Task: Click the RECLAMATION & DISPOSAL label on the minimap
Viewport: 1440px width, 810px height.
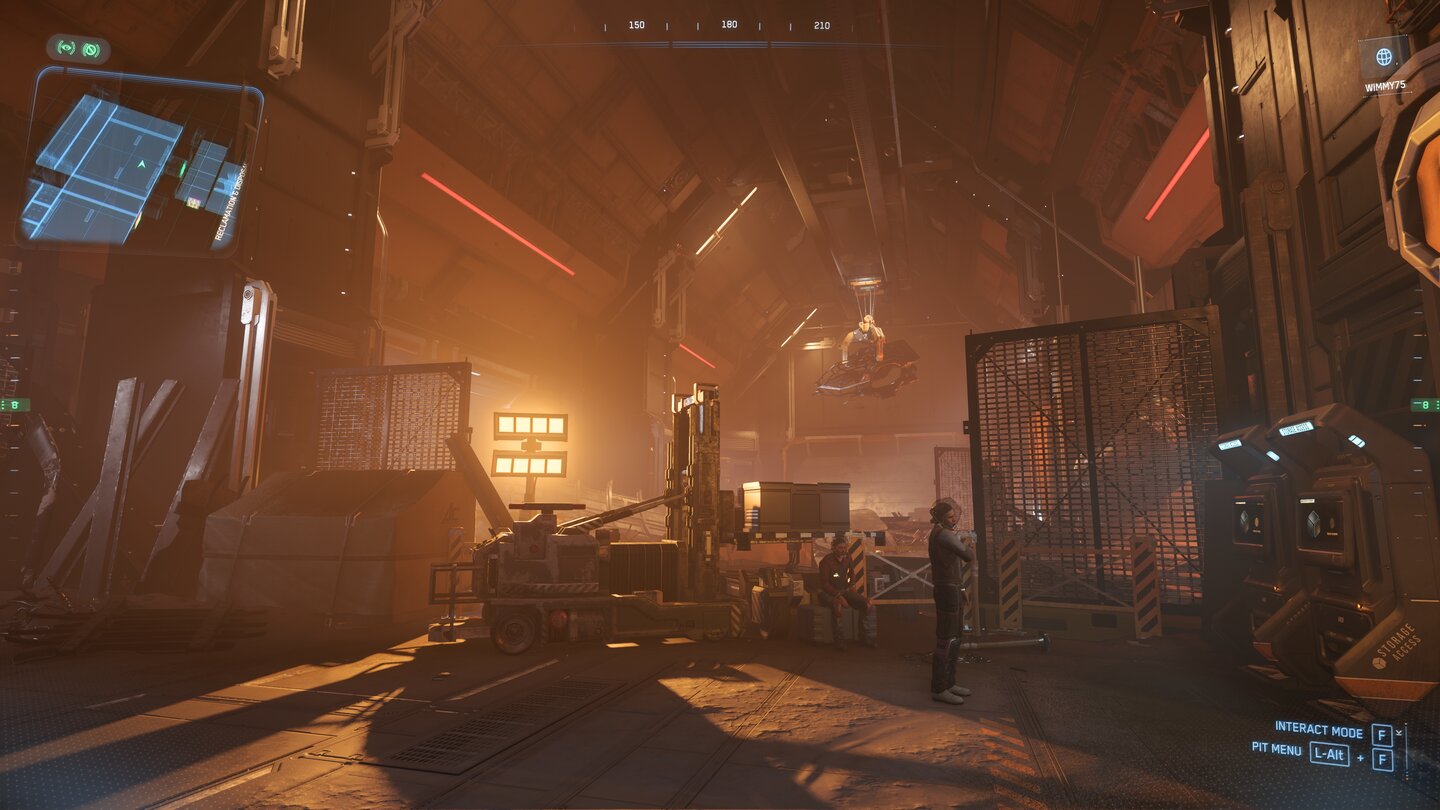Action: tap(229, 202)
